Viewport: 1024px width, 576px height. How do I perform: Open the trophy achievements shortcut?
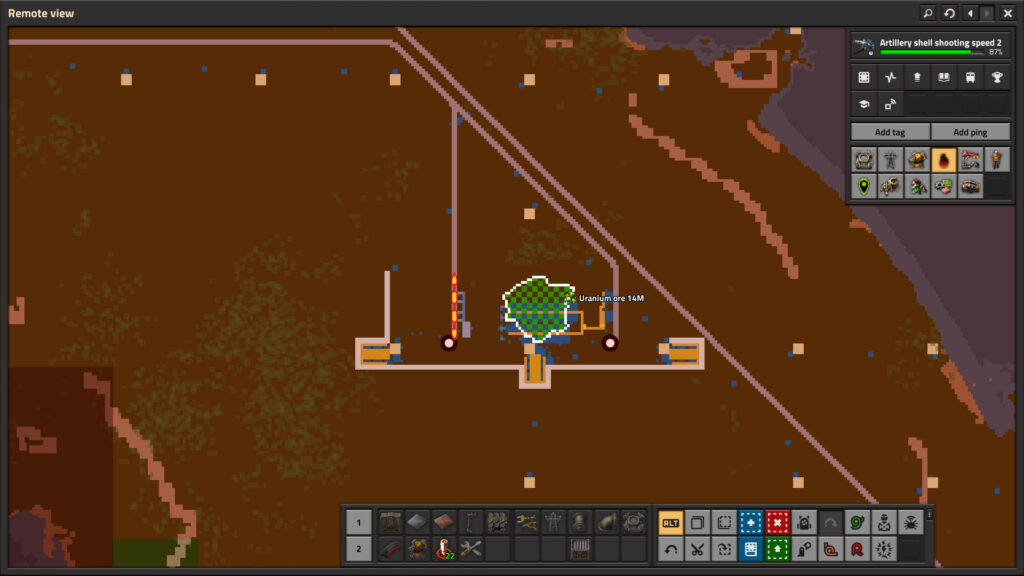pos(996,78)
